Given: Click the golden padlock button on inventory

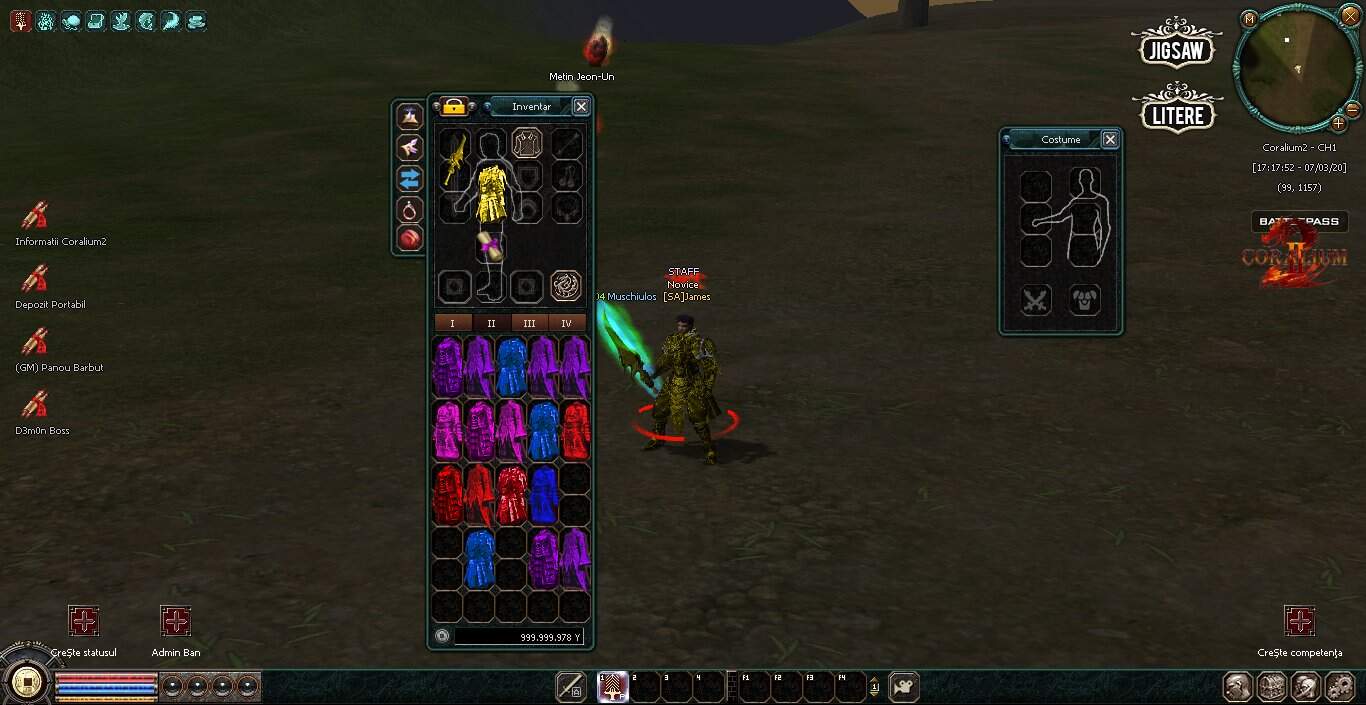Looking at the screenshot, I should [x=454, y=106].
